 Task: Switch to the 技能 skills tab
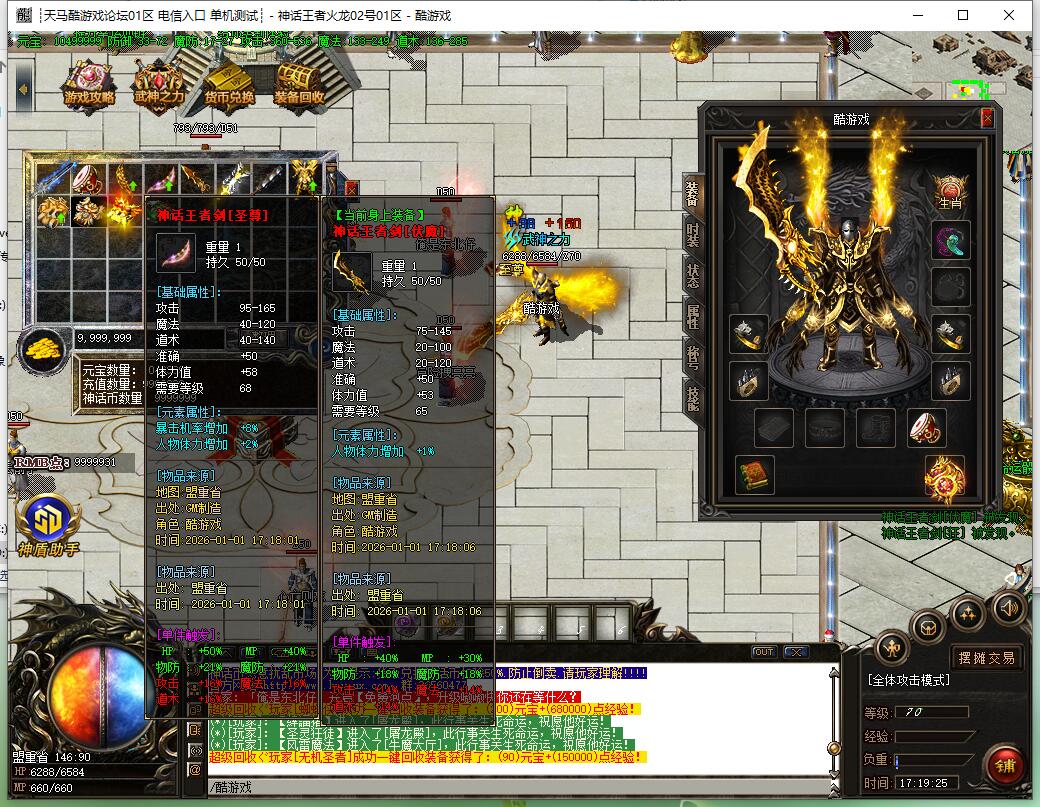pyautogui.click(x=692, y=398)
